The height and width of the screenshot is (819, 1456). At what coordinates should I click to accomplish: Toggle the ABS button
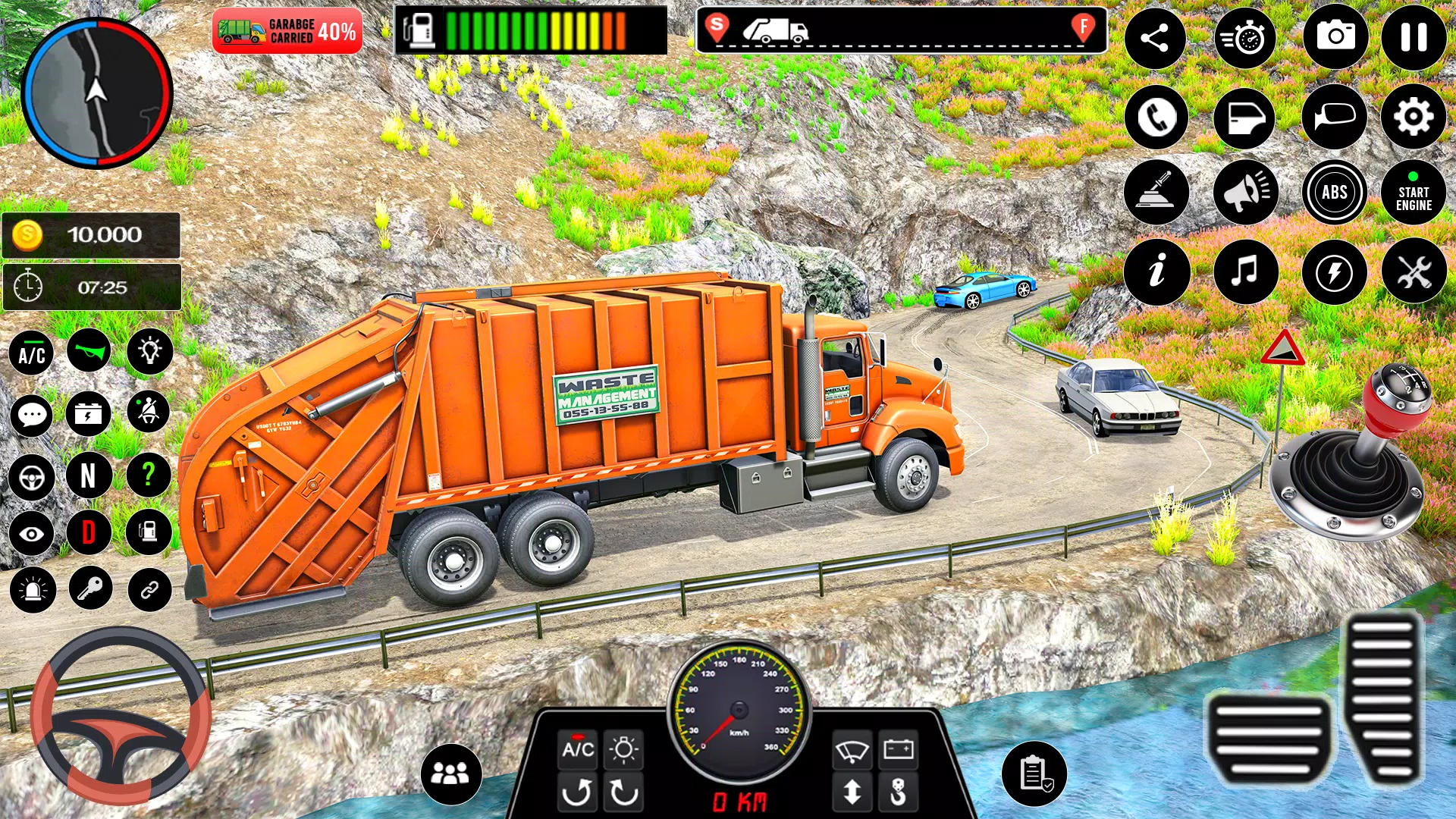1335,193
